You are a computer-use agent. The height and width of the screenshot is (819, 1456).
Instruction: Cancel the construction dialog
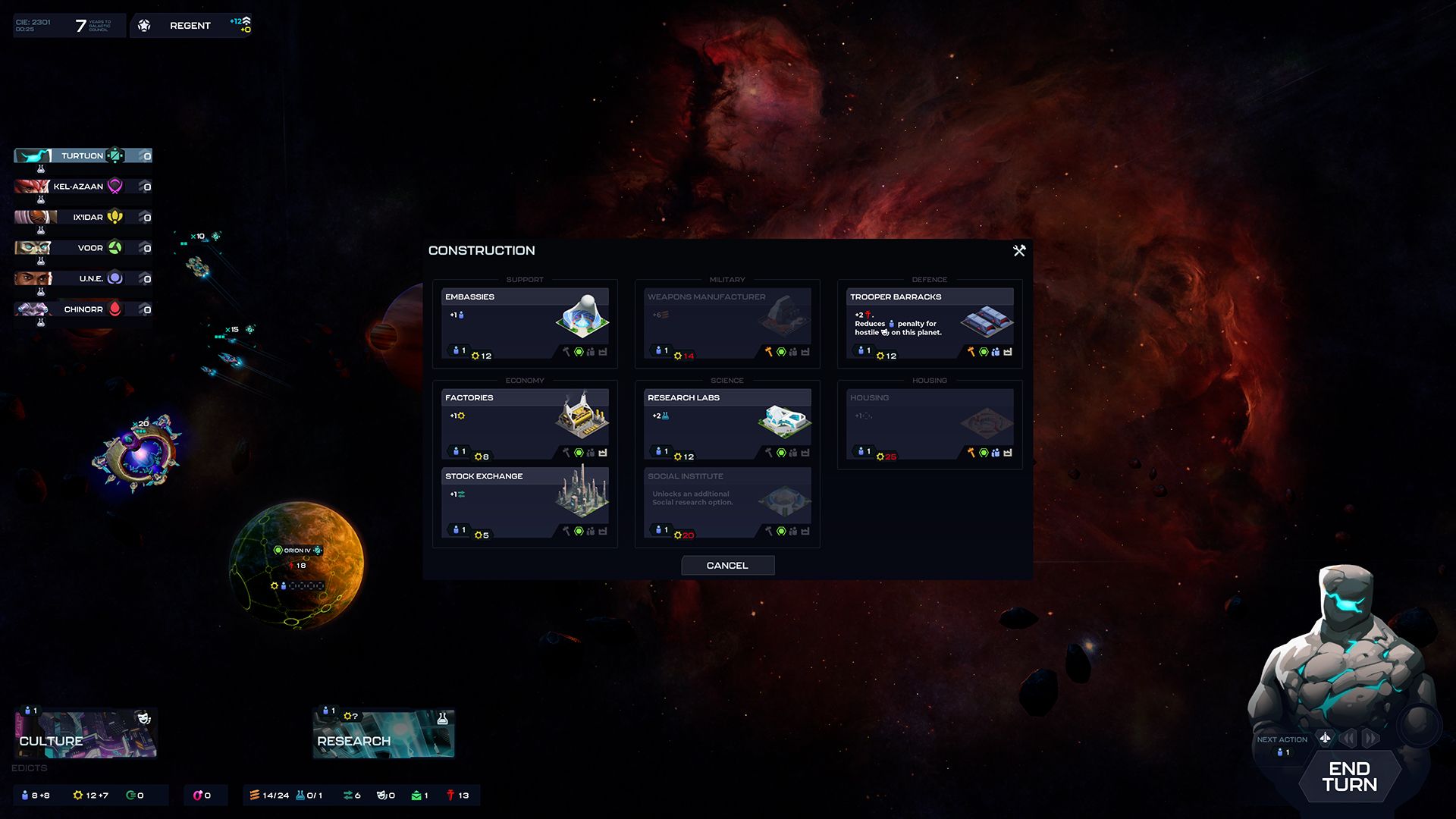(727, 566)
